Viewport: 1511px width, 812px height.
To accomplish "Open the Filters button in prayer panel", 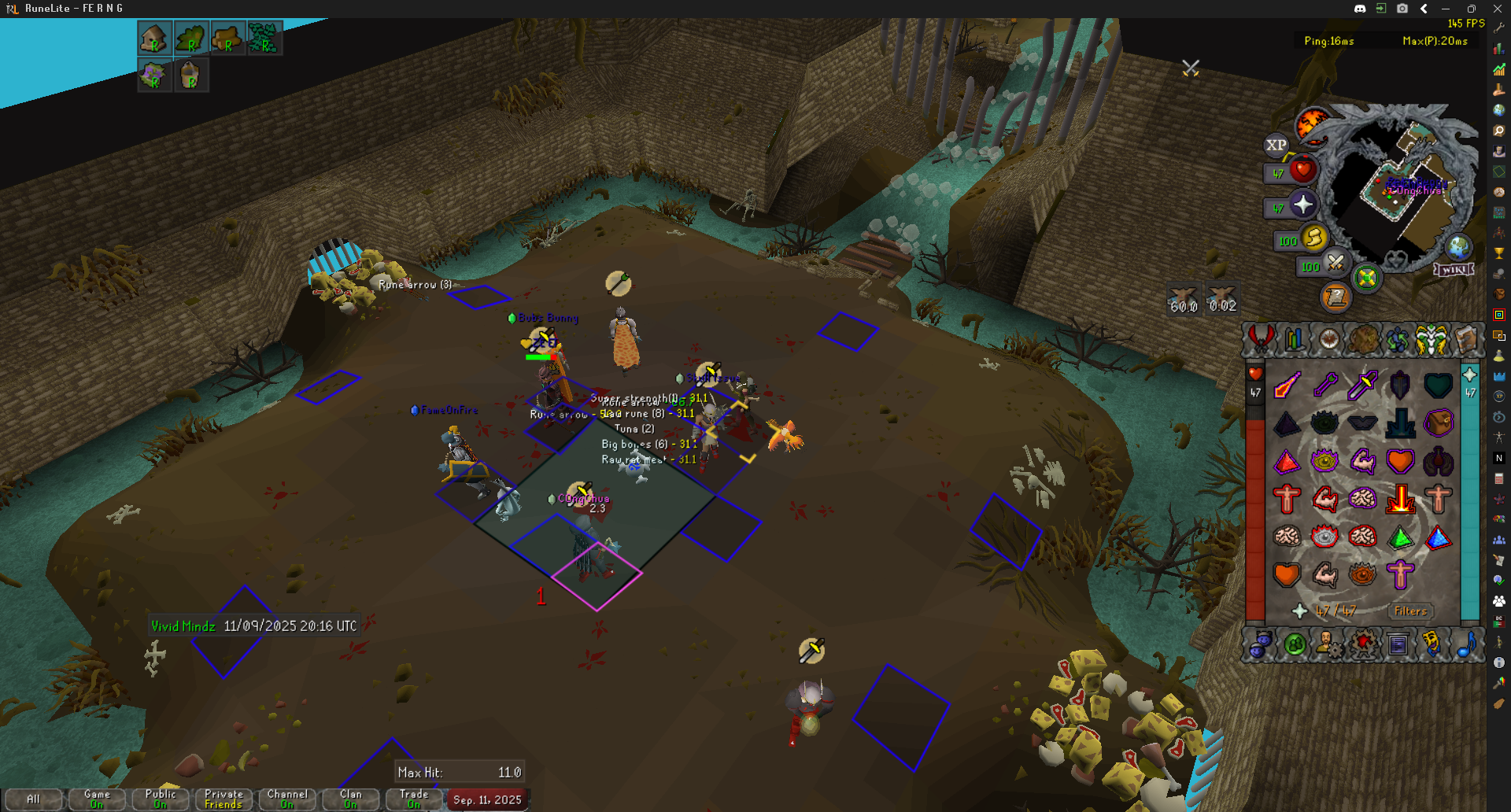I will tap(1410, 611).
